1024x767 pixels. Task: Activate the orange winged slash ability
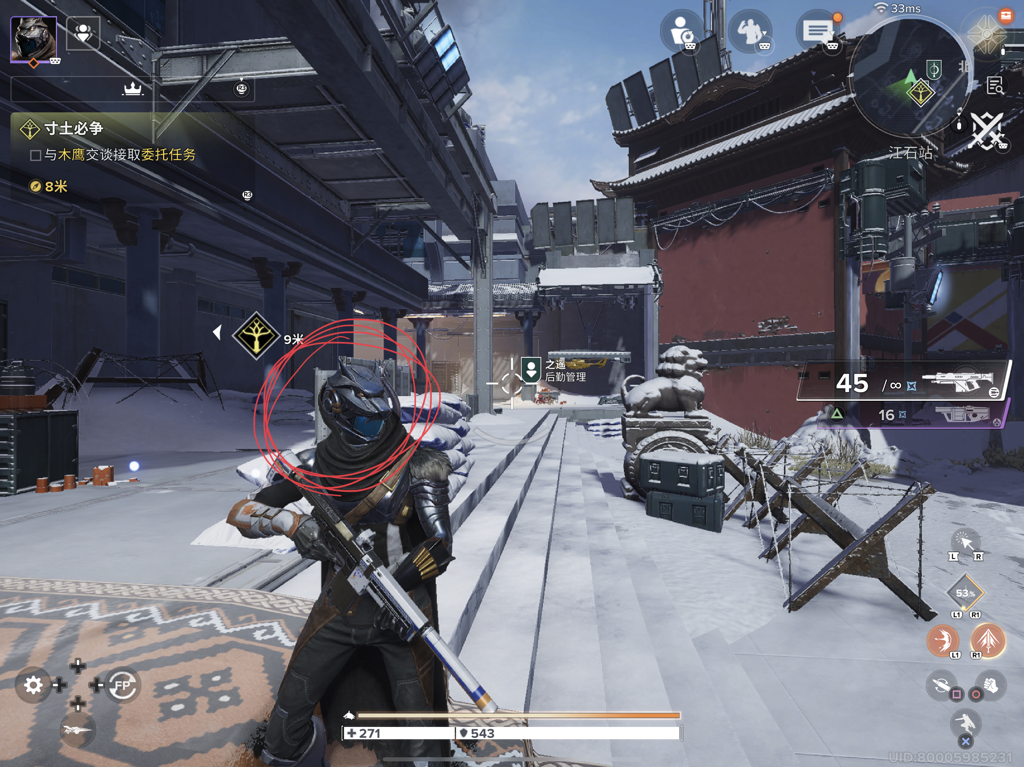(942, 640)
